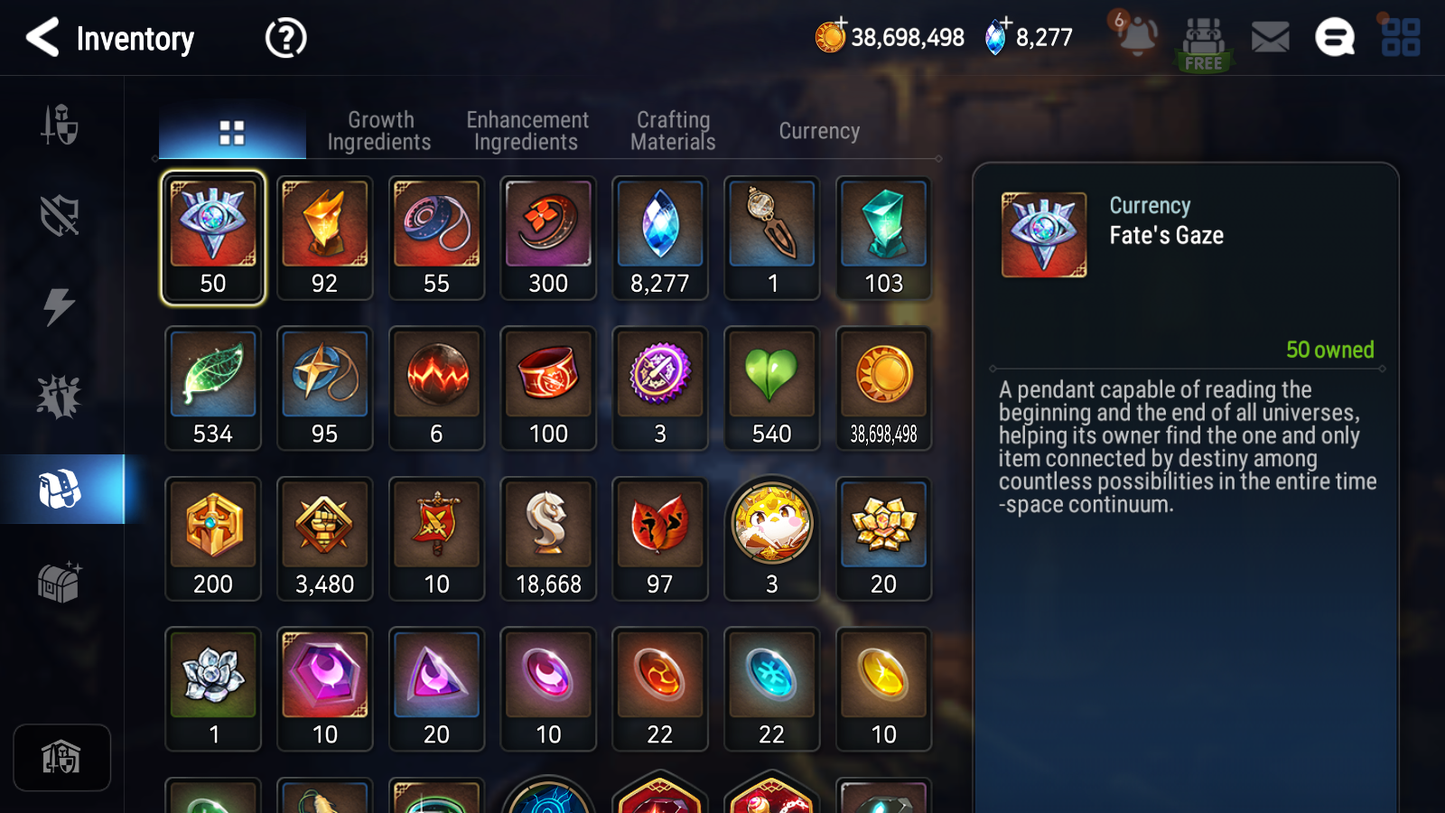
Task: Select the Currency tab
Action: click(819, 131)
